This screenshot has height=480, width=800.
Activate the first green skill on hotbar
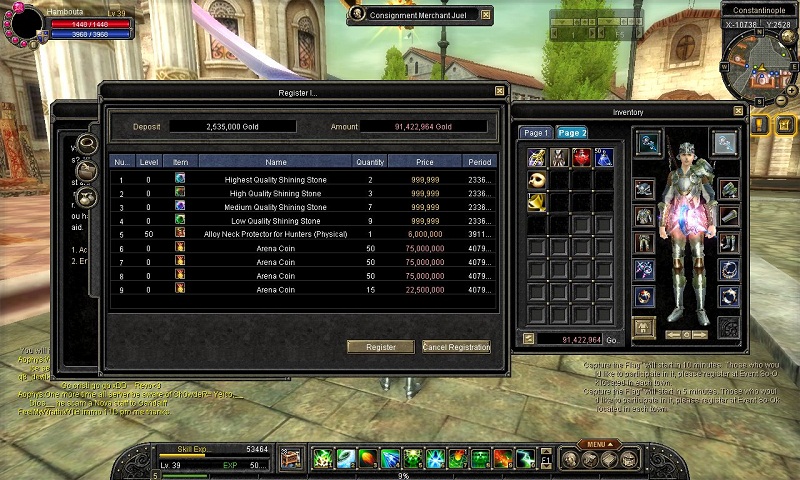pyautogui.click(x=322, y=459)
